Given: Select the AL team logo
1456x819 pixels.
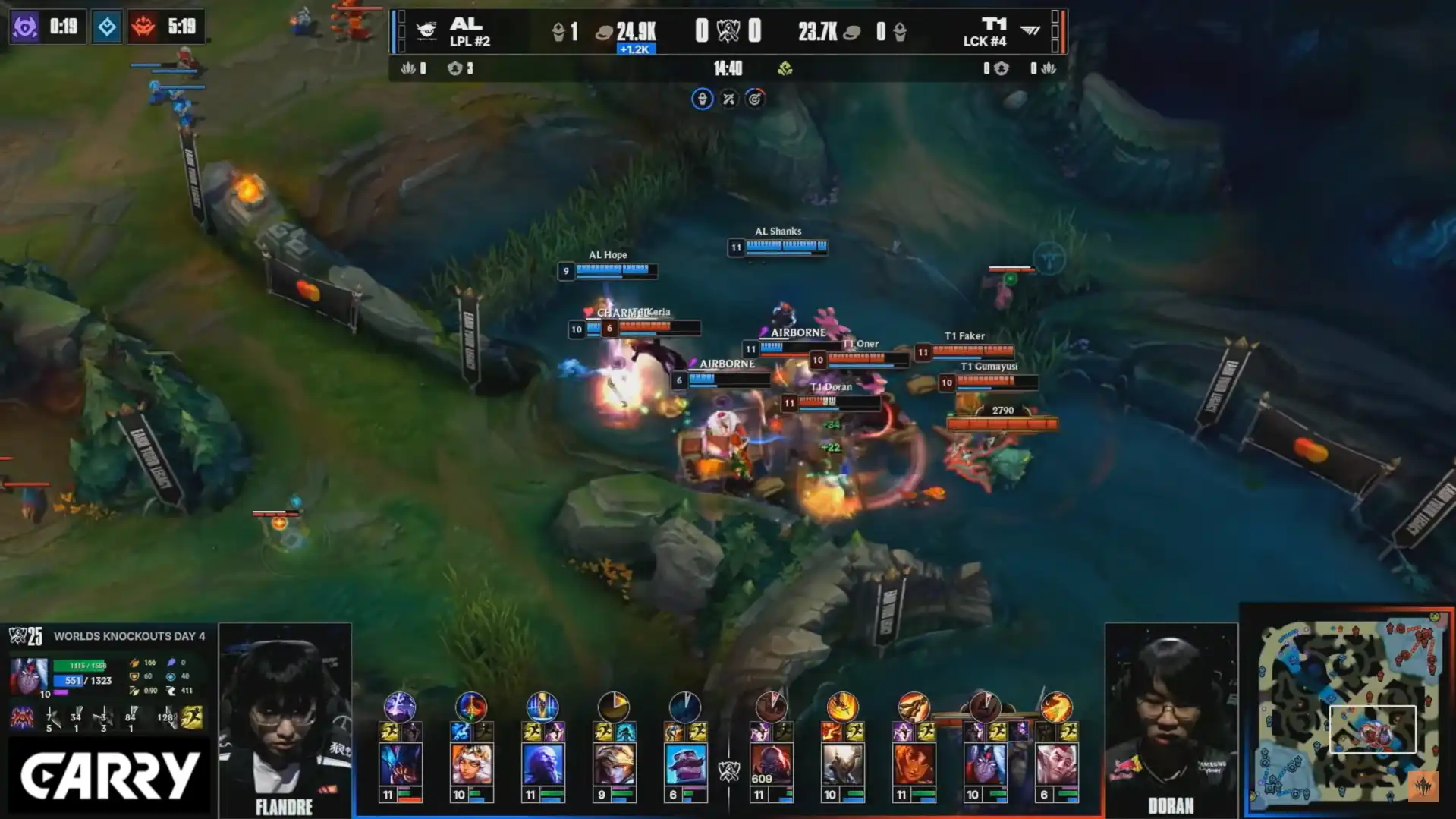Looking at the screenshot, I should point(426,30).
